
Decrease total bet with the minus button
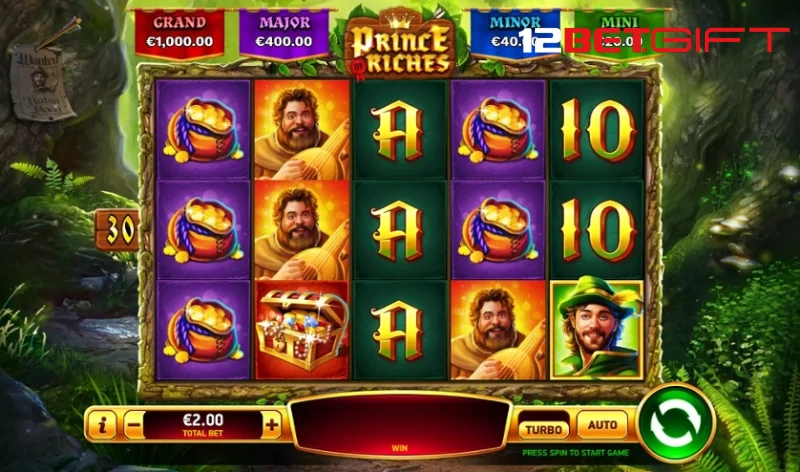click(134, 423)
